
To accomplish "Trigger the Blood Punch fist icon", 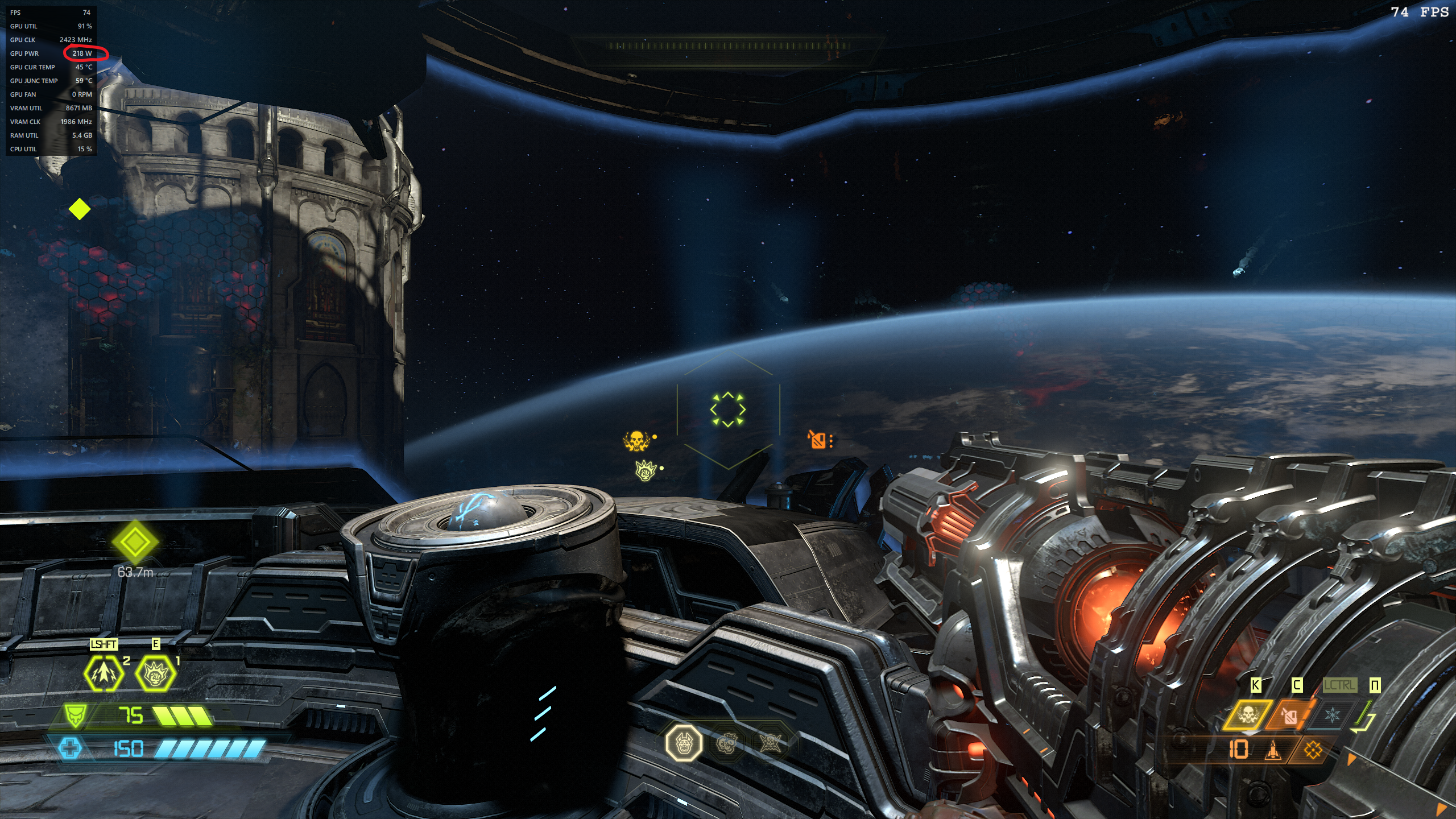I will pos(155,673).
